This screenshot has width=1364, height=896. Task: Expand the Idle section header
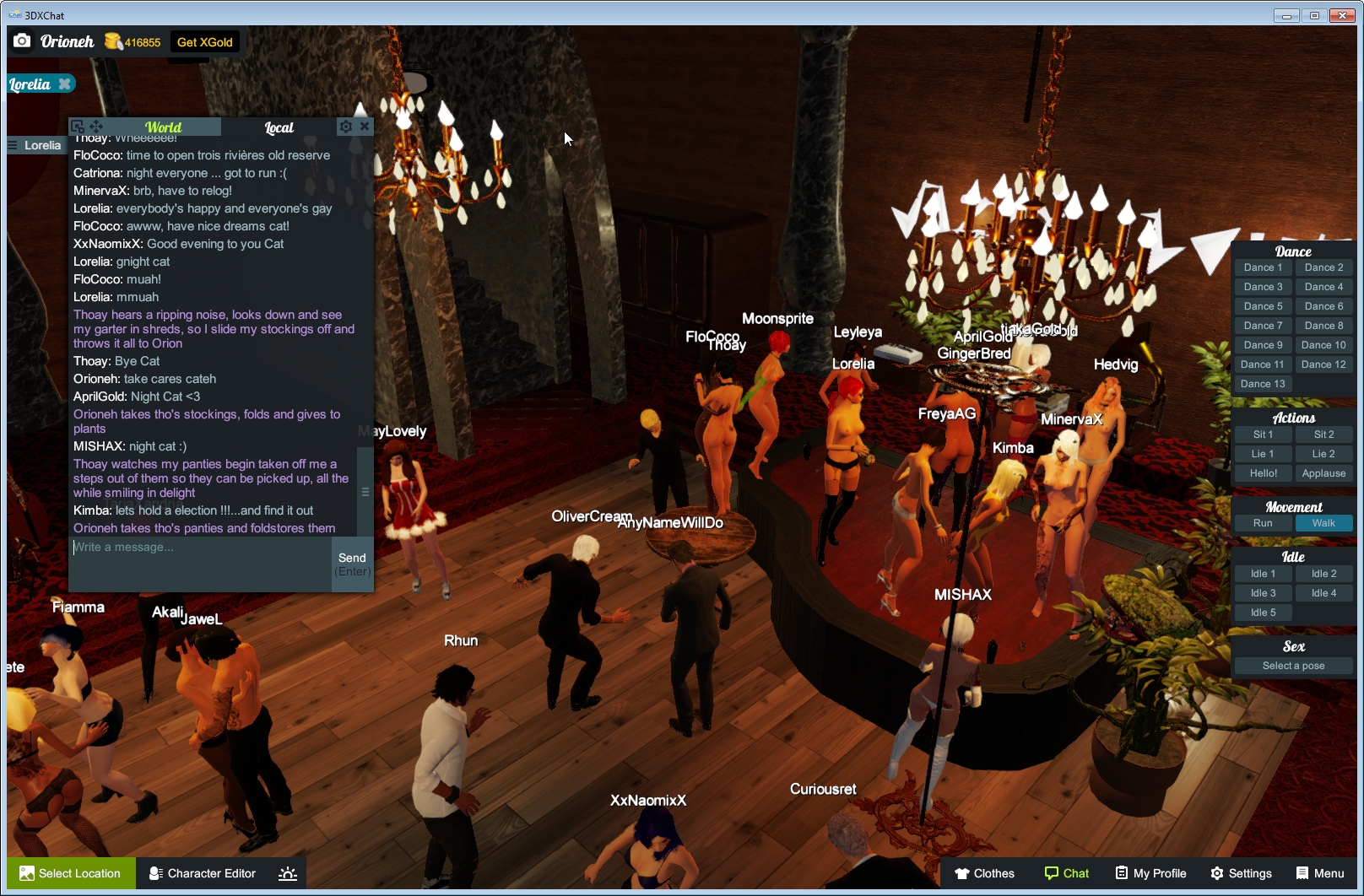[x=1292, y=556]
